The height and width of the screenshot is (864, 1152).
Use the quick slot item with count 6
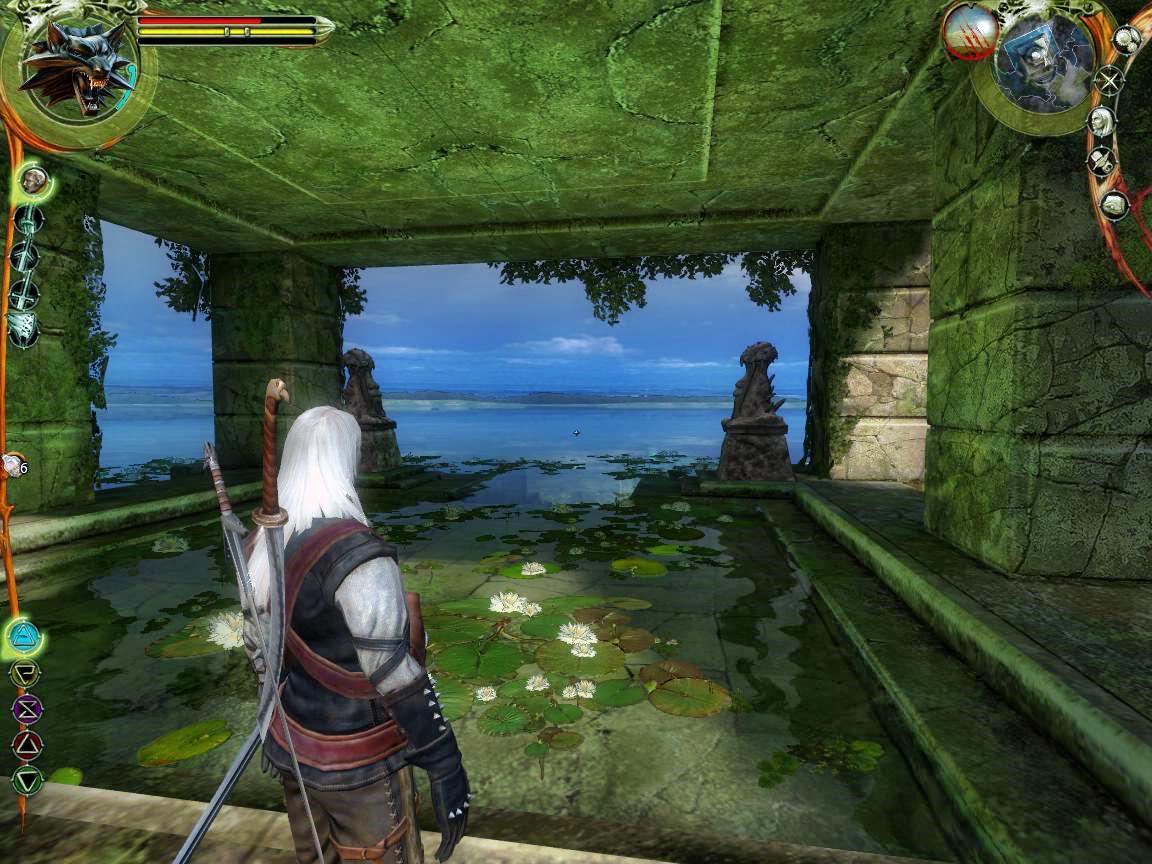[x=14, y=465]
